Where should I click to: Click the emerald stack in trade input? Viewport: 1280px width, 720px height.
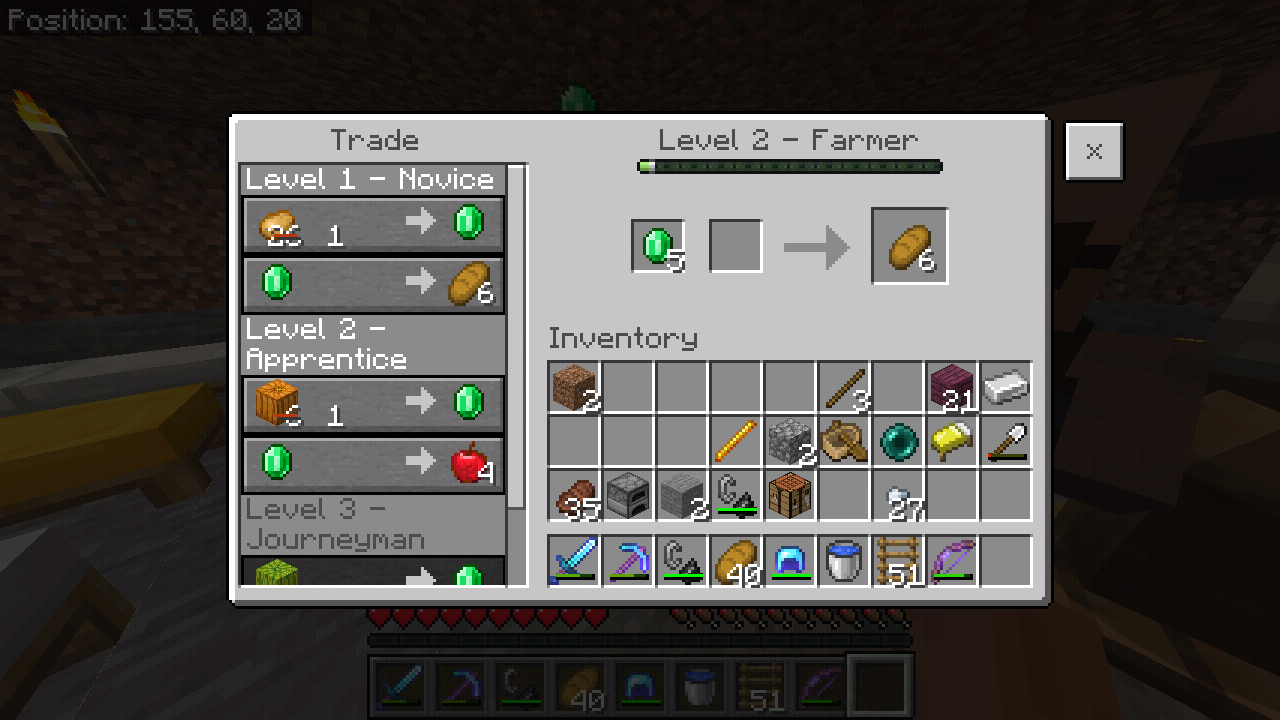pos(658,246)
